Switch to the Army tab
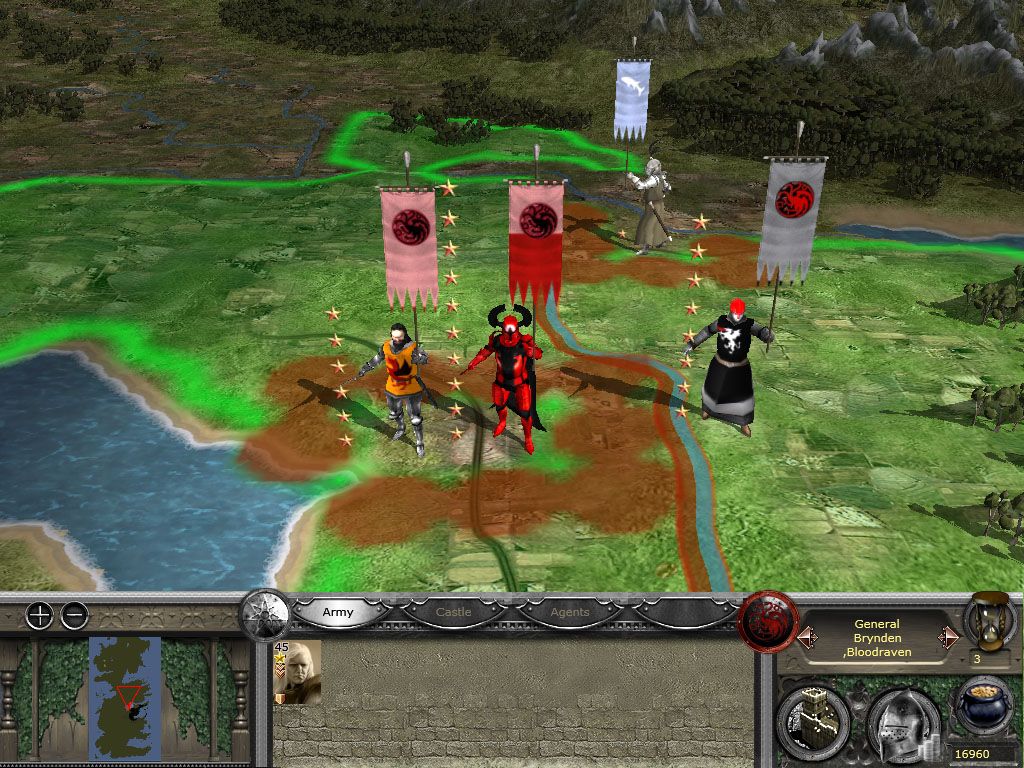 point(338,612)
